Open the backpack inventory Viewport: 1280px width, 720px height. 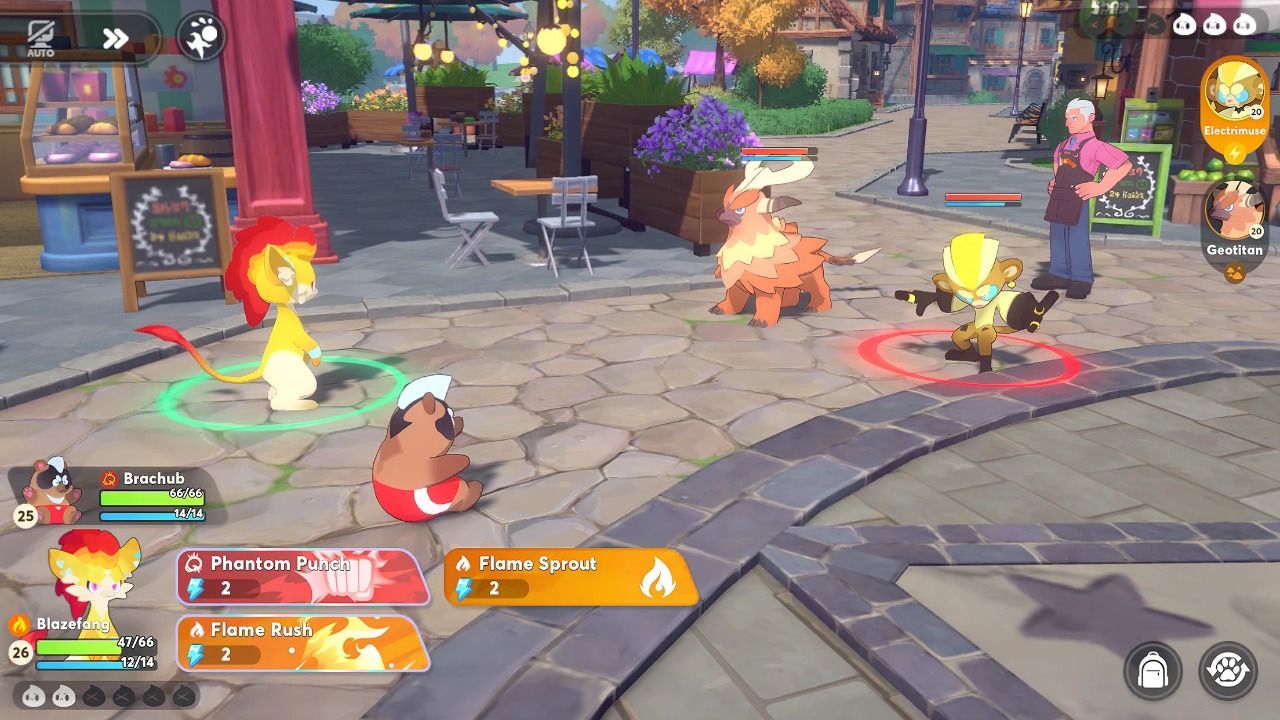coord(1153,670)
